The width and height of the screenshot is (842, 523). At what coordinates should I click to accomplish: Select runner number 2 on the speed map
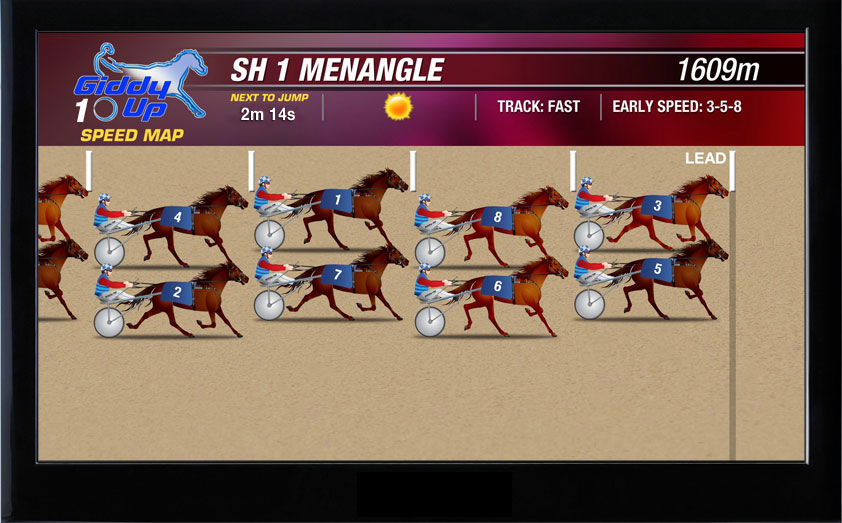(x=177, y=292)
